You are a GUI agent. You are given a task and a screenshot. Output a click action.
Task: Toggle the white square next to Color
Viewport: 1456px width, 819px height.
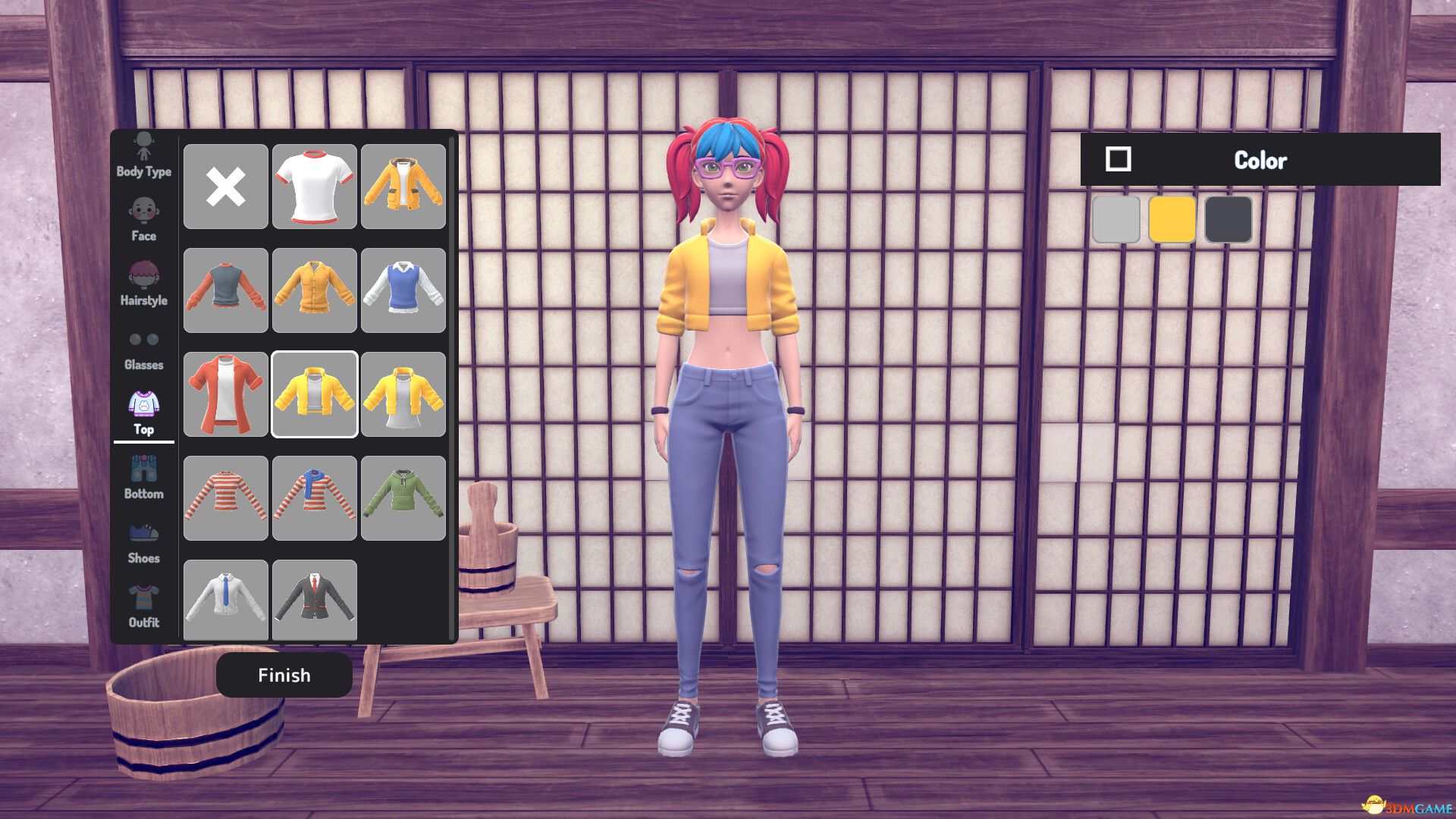click(x=1117, y=160)
